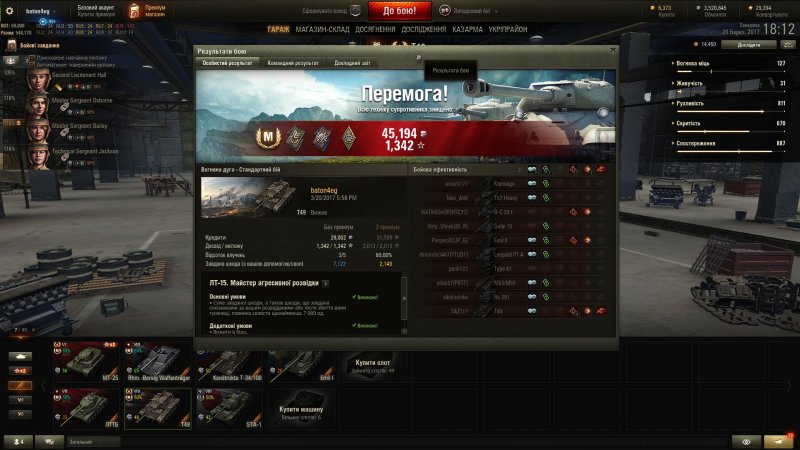Go to the «ДОСЯГНЕННЯ» section
Screen dimensions: 800x450
374,29
